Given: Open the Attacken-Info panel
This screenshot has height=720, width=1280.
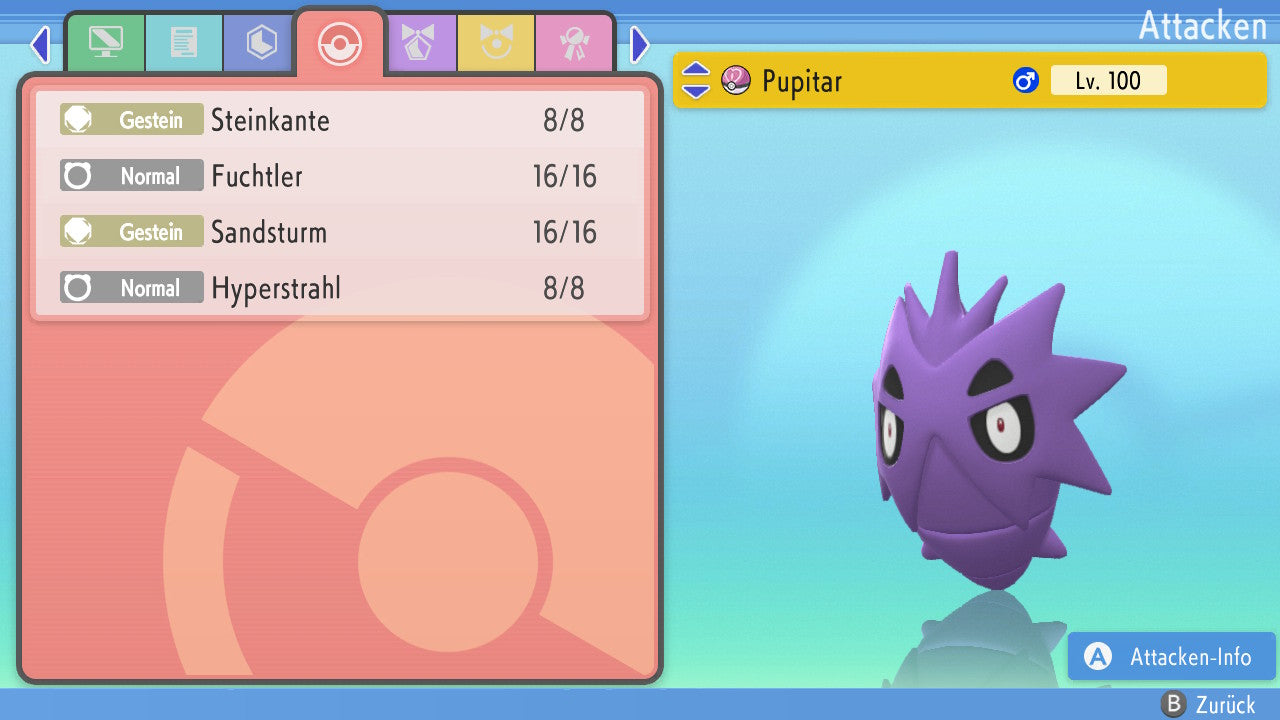Looking at the screenshot, I should 1172,656.
